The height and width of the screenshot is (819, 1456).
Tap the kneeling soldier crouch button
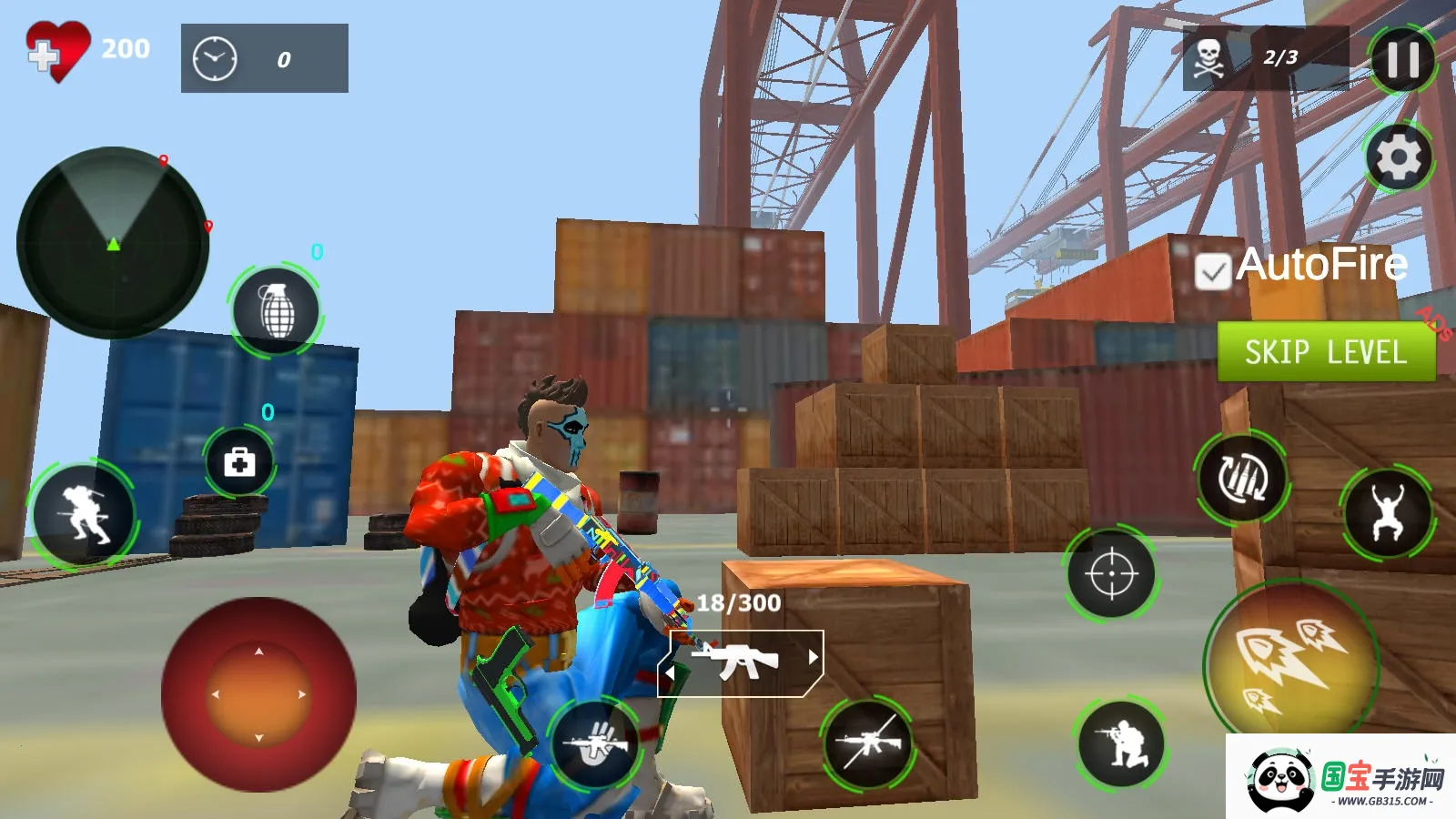coord(1121,744)
